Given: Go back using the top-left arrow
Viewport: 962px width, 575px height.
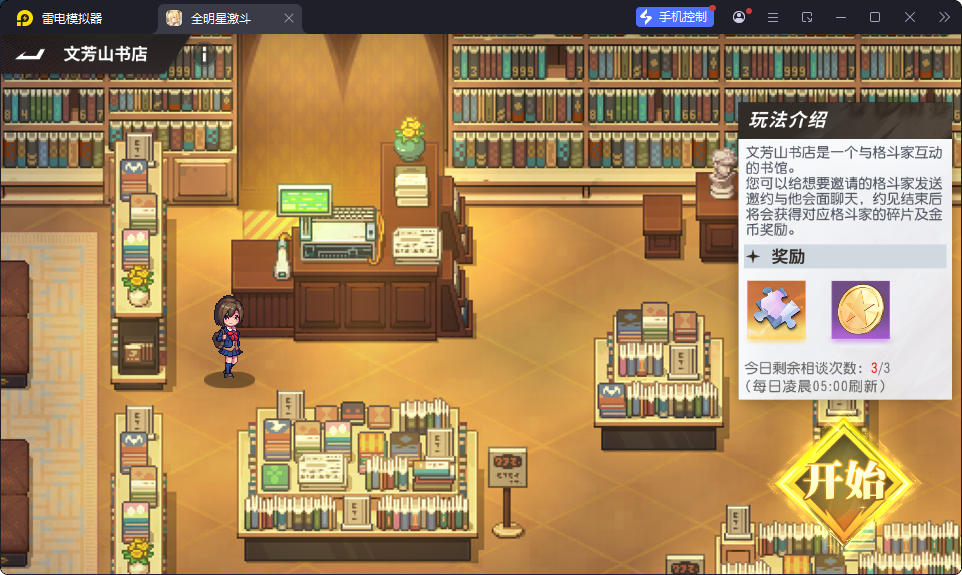Looking at the screenshot, I should (x=28, y=54).
